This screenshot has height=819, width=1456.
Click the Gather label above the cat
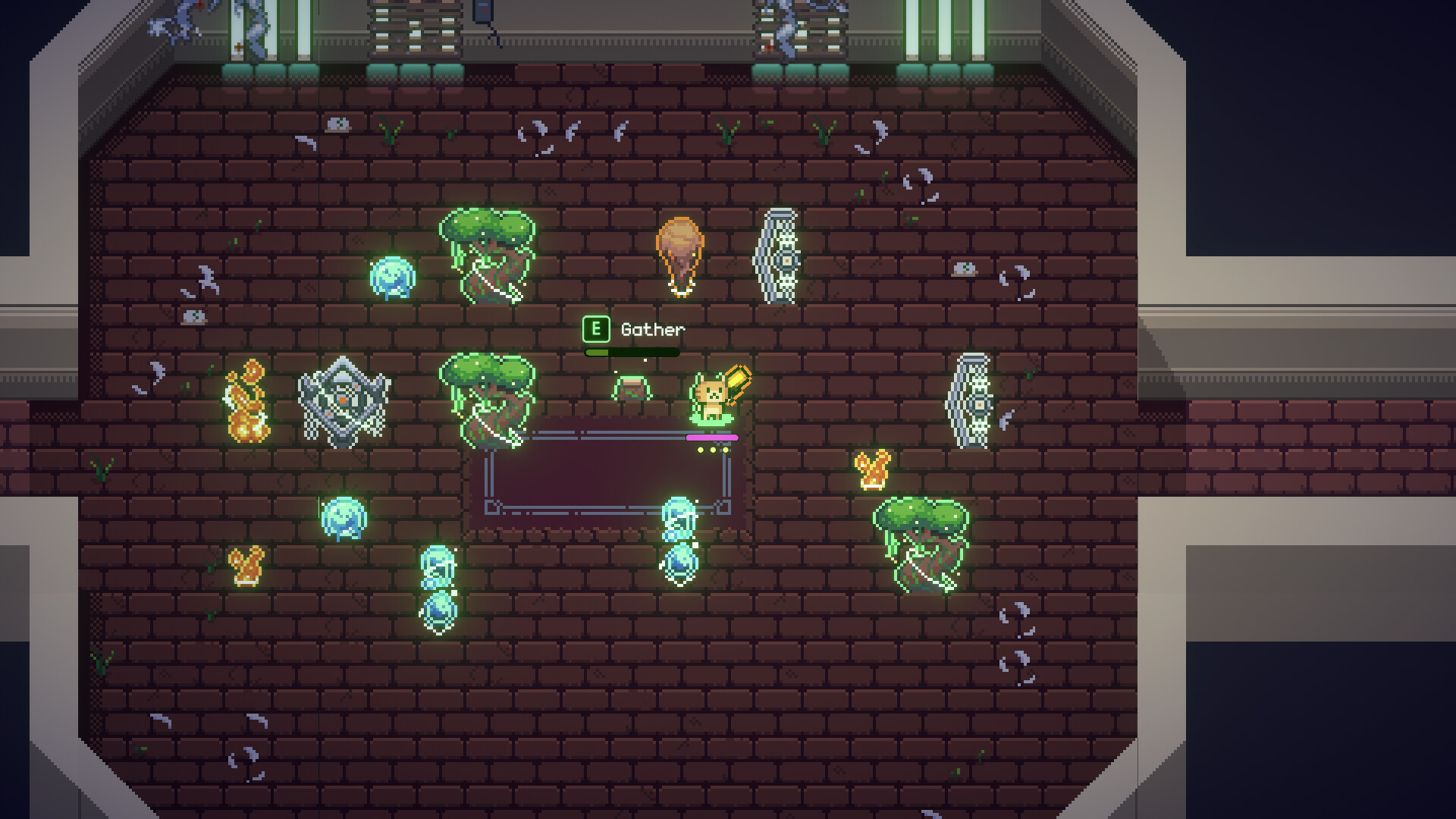tap(652, 329)
